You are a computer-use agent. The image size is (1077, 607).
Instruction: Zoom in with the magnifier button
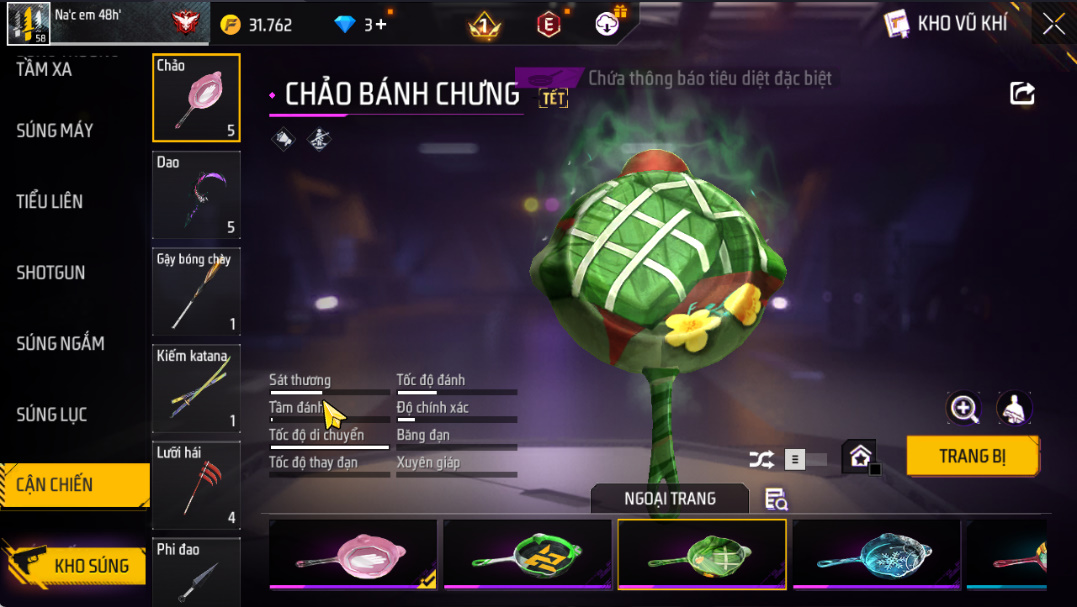click(x=964, y=408)
